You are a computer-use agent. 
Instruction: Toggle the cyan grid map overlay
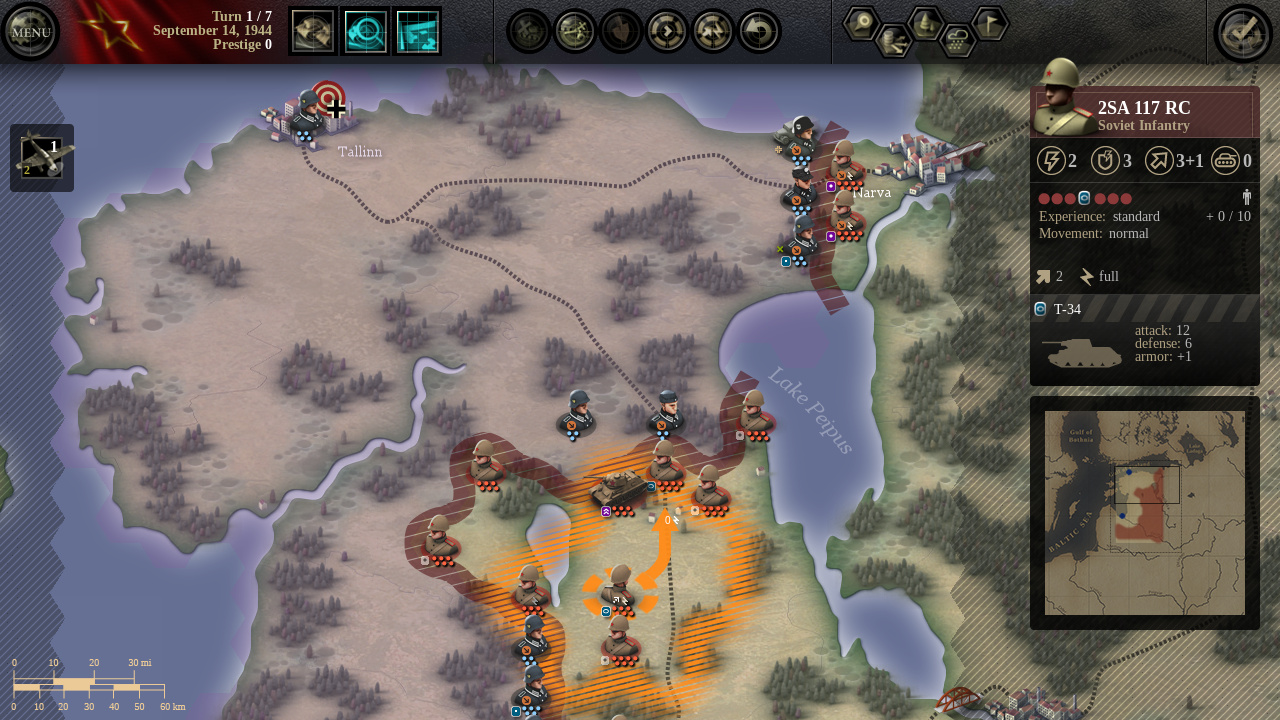[x=417, y=31]
